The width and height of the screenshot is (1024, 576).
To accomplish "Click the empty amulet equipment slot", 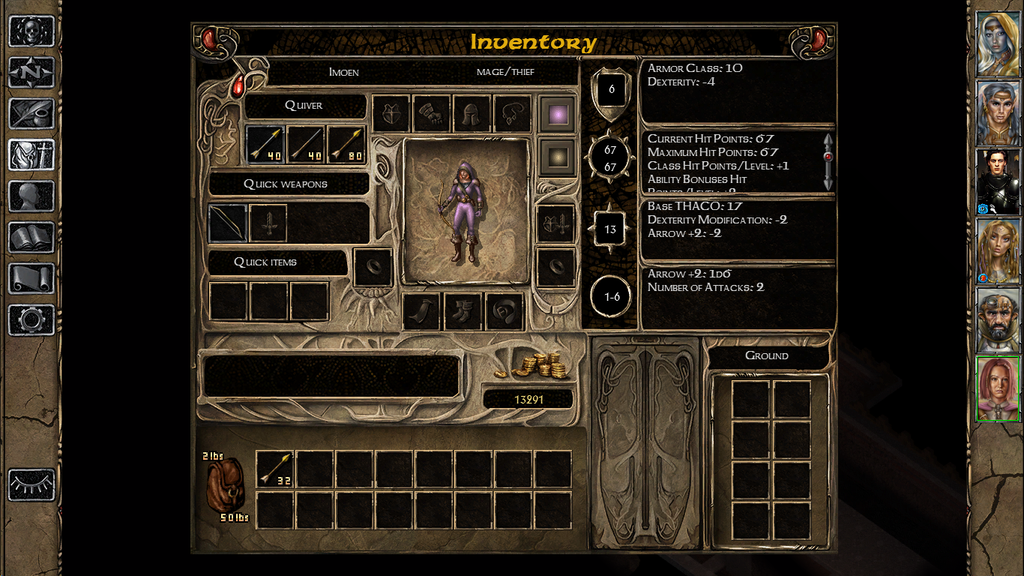I will click(512, 114).
